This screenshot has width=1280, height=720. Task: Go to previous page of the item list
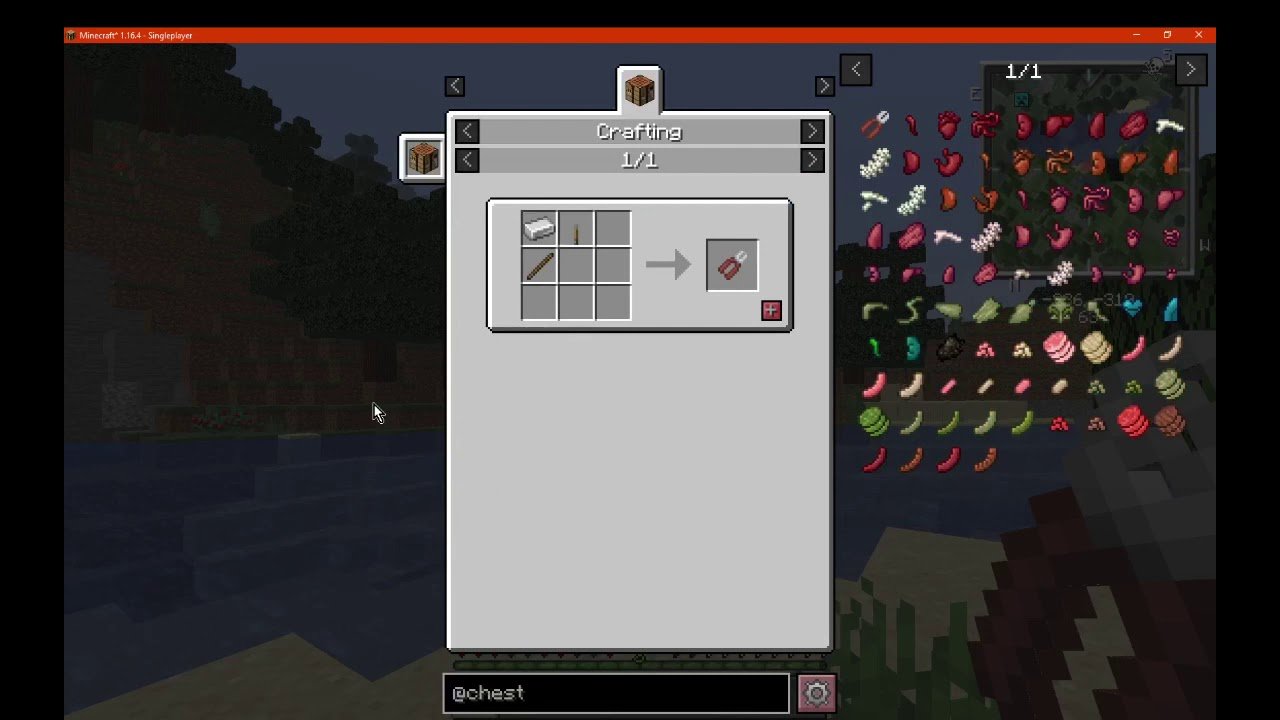[856, 70]
